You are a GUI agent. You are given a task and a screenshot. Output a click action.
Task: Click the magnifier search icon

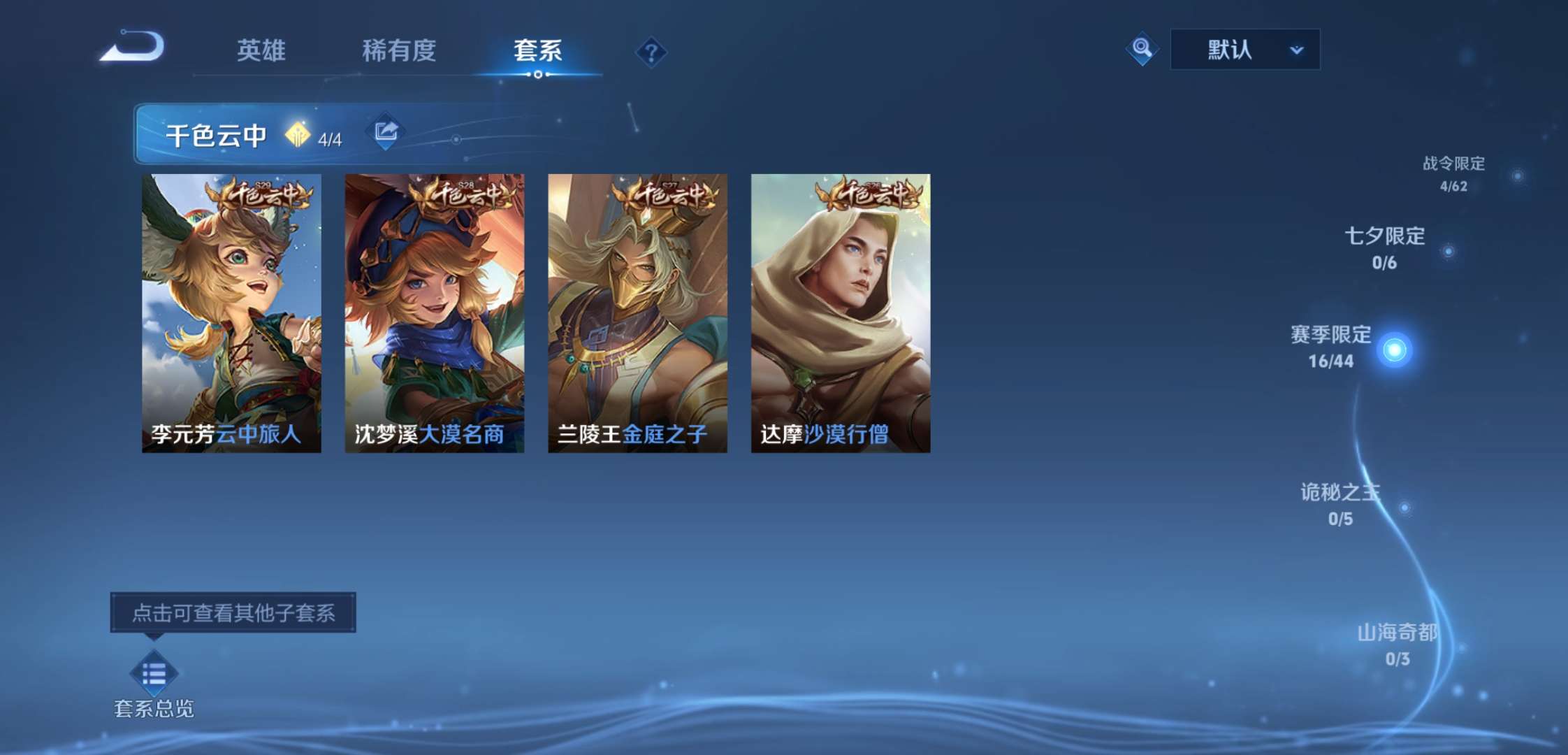point(1142,49)
